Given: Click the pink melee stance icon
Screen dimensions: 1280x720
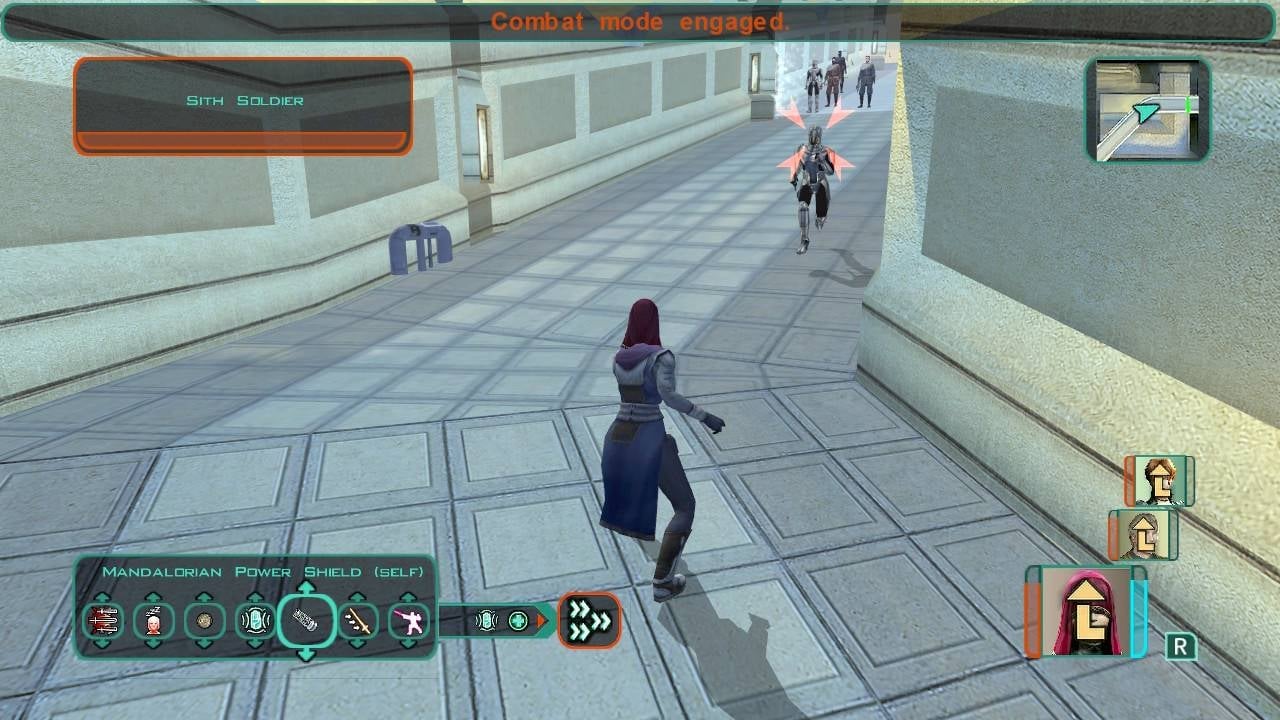Looking at the screenshot, I should pos(411,620).
